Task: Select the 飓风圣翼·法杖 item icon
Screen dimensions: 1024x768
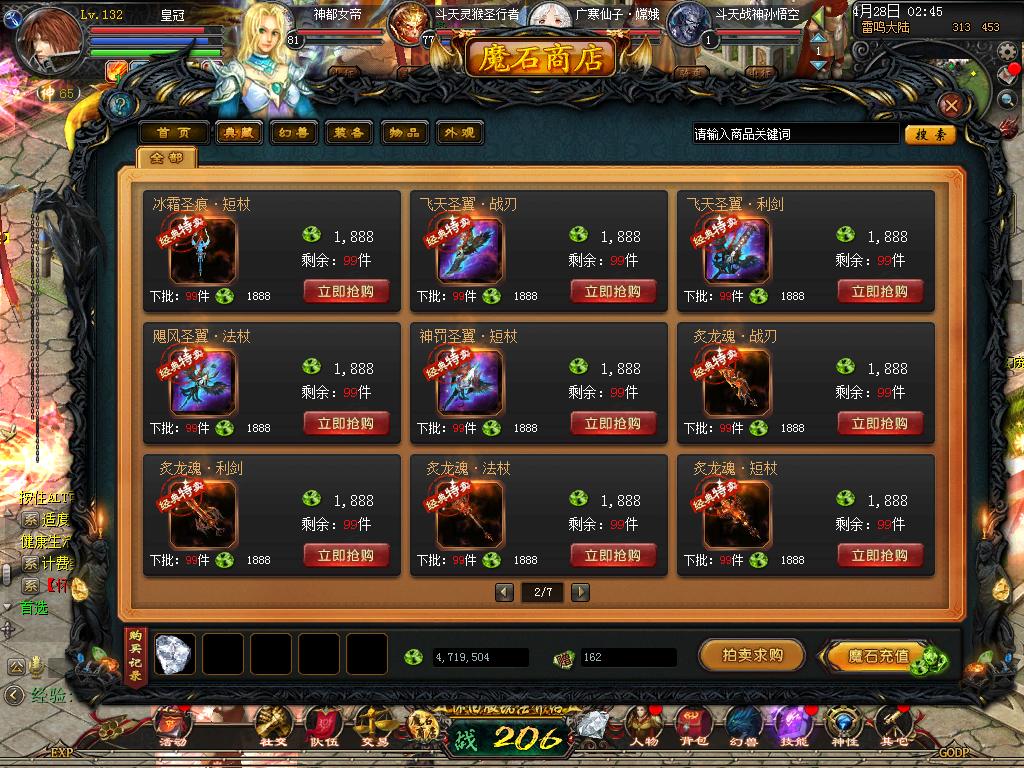Action: (202, 382)
